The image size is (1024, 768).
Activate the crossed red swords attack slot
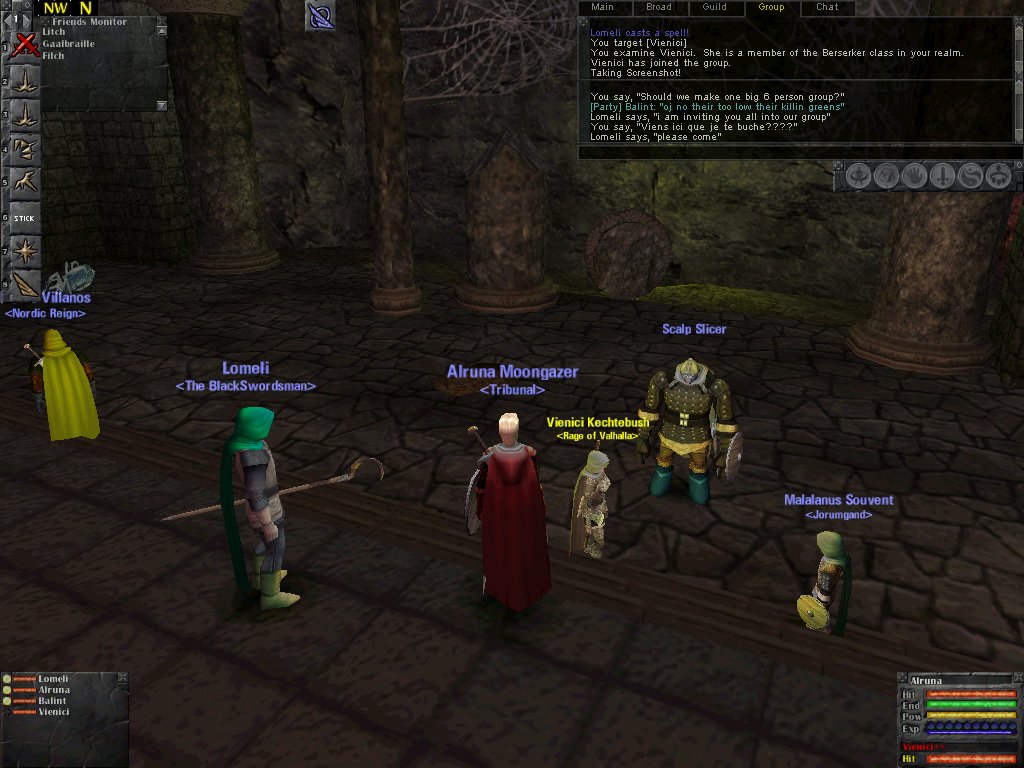pos(25,45)
